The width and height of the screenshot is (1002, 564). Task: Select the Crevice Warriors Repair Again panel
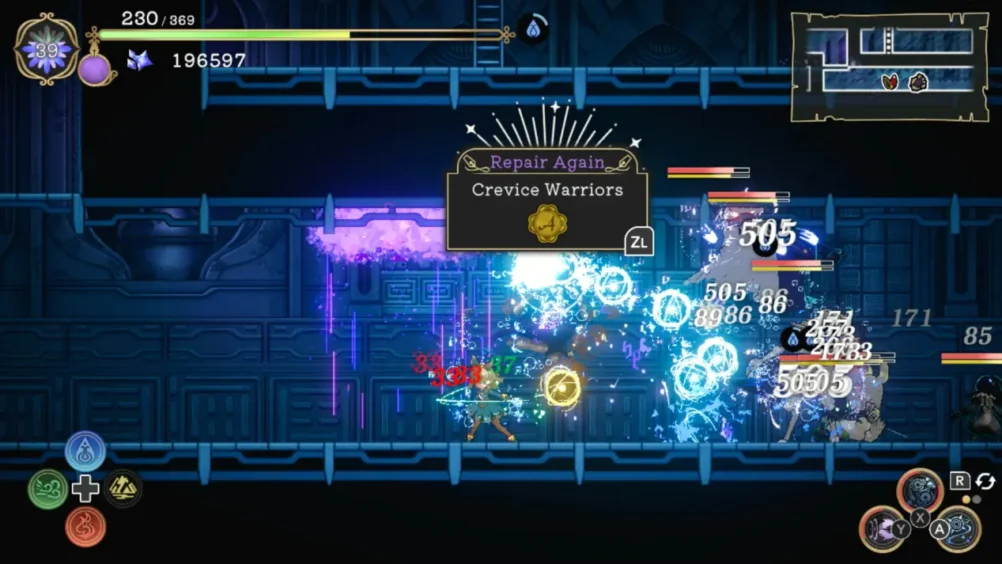546,199
